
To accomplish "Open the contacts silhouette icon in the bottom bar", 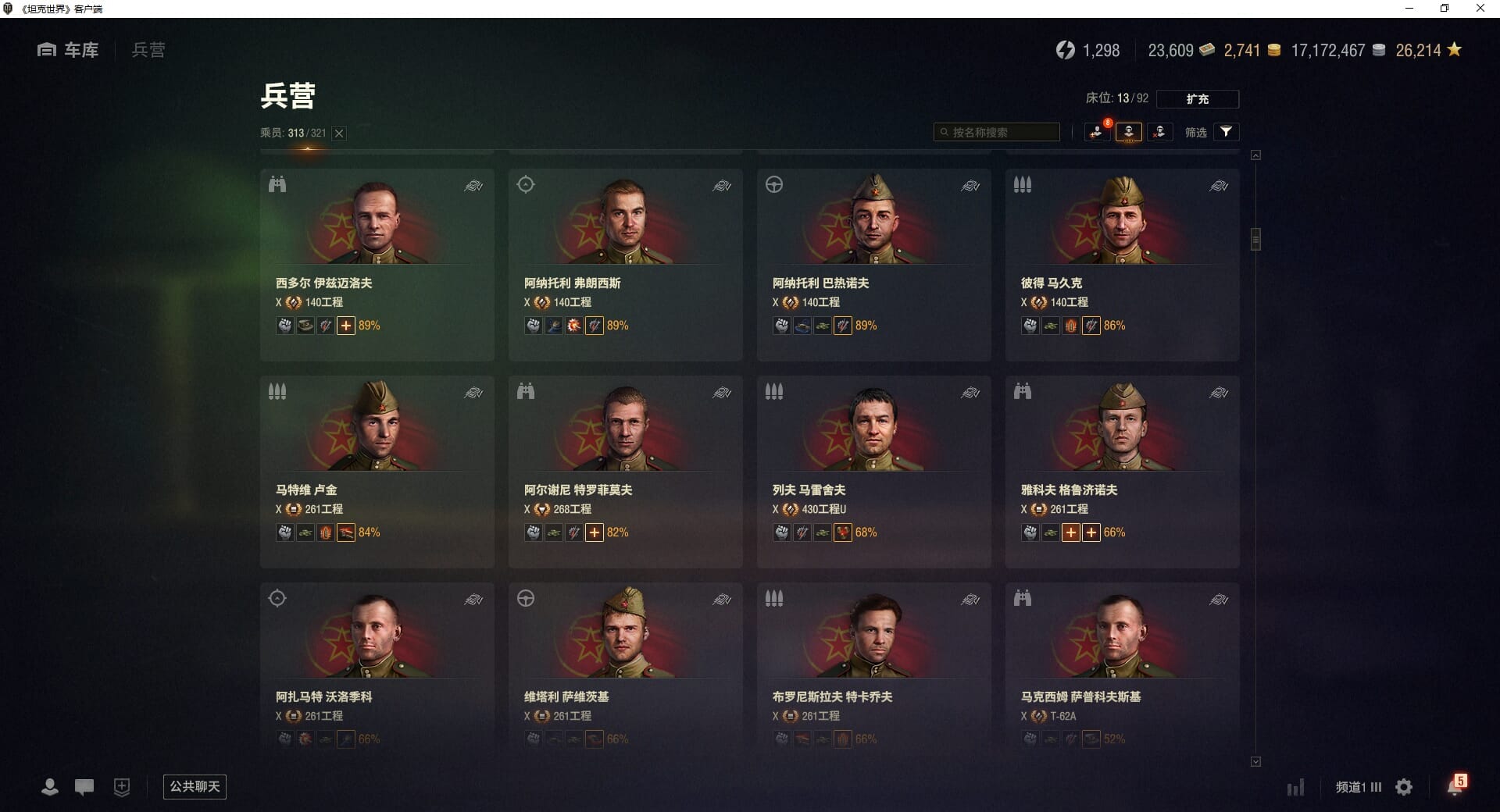I will pyautogui.click(x=50, y=787).
